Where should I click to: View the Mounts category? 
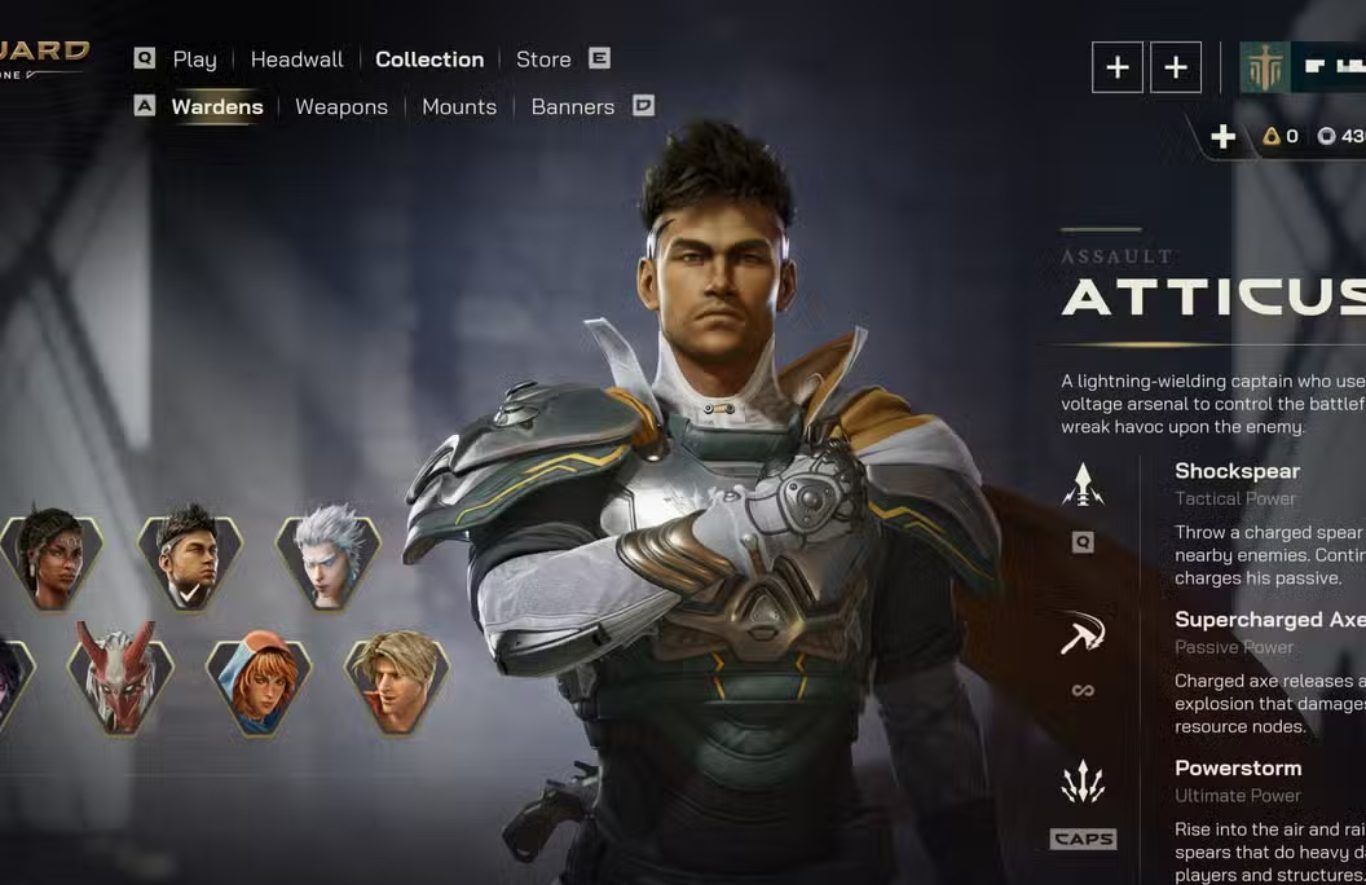[x=459, y=107]
